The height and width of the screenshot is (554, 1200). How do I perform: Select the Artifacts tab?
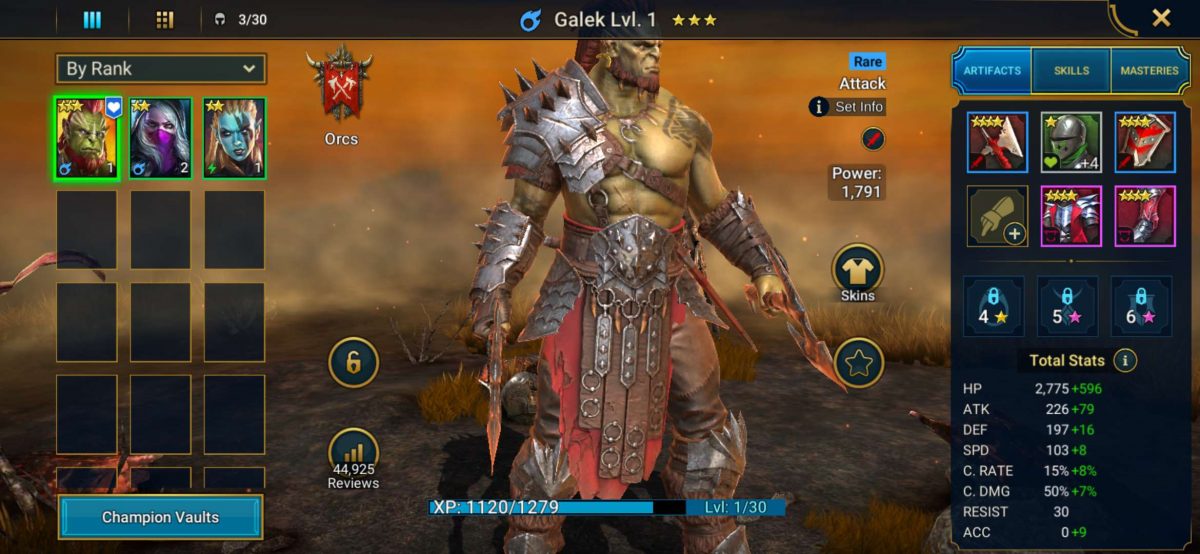(x=993, y=71)
